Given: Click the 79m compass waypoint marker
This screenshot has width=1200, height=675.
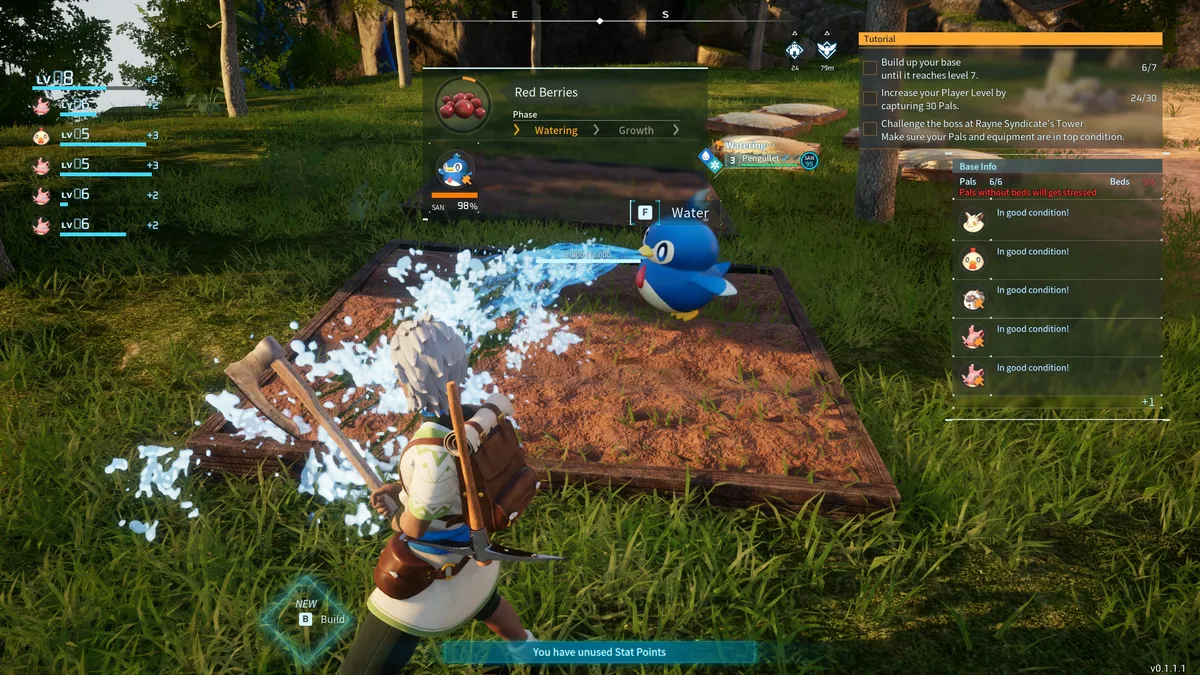Looking at the screenshot, I should coord(826,50).
